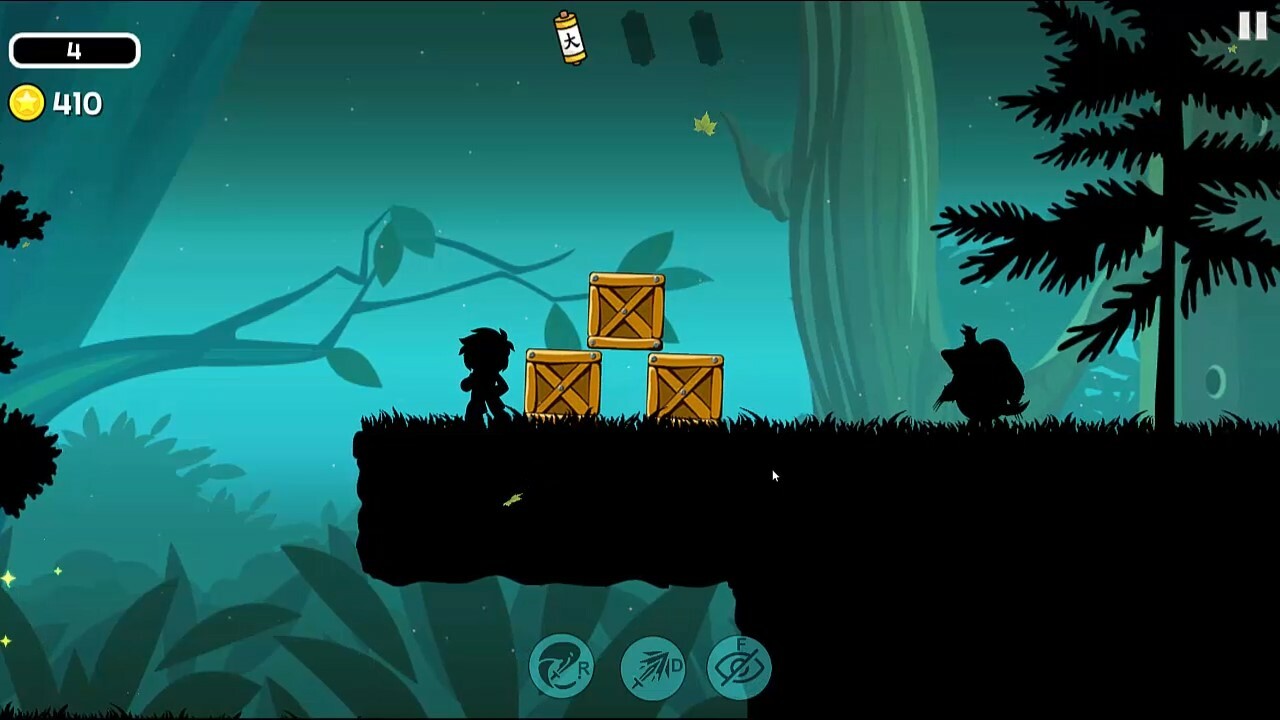This screenshot has width=1280, height=720.
Task: Click the glowing leaf below the platform
Action: (x=512, y=502)
